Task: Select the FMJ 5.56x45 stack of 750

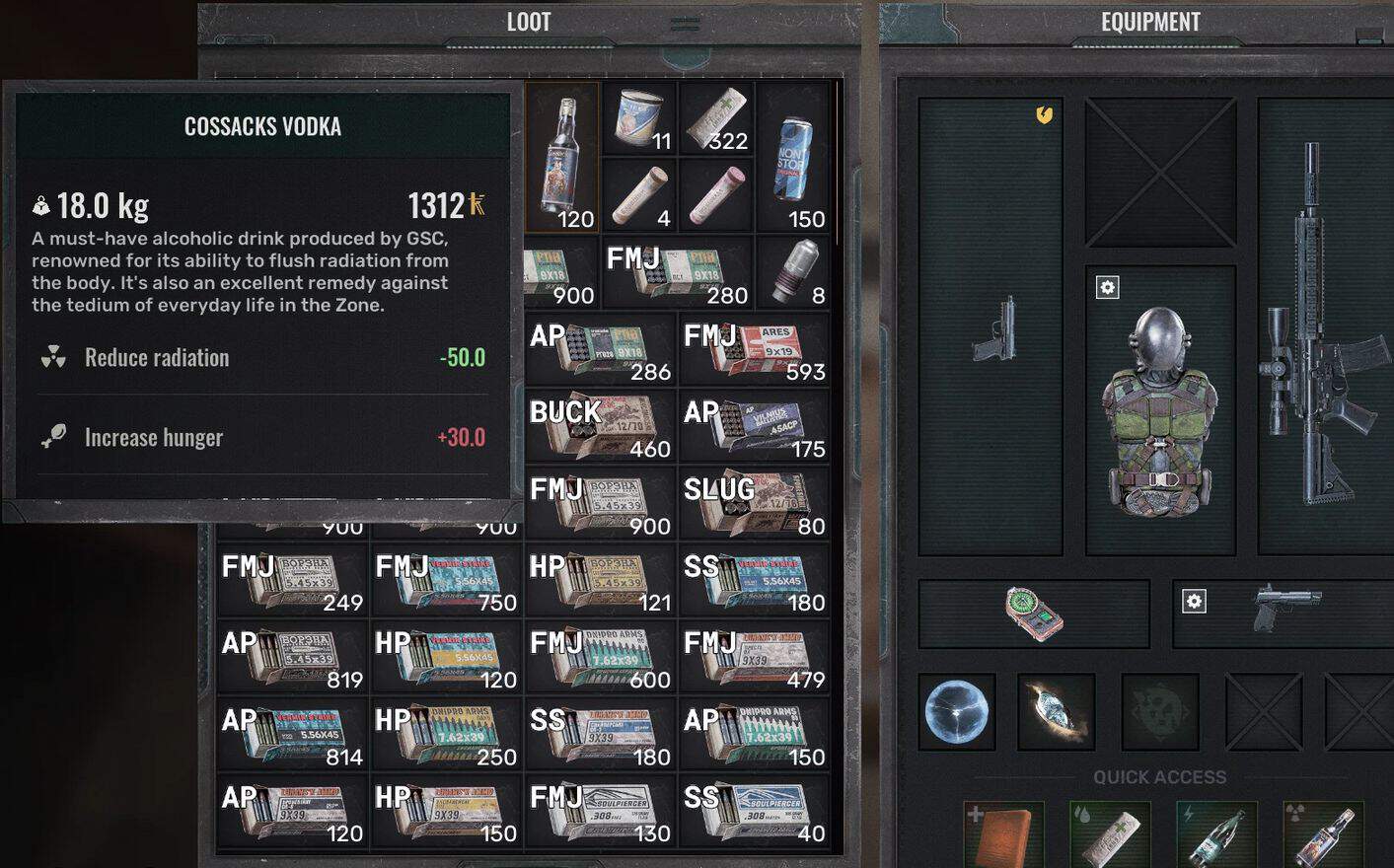Action: click(446, 581)
